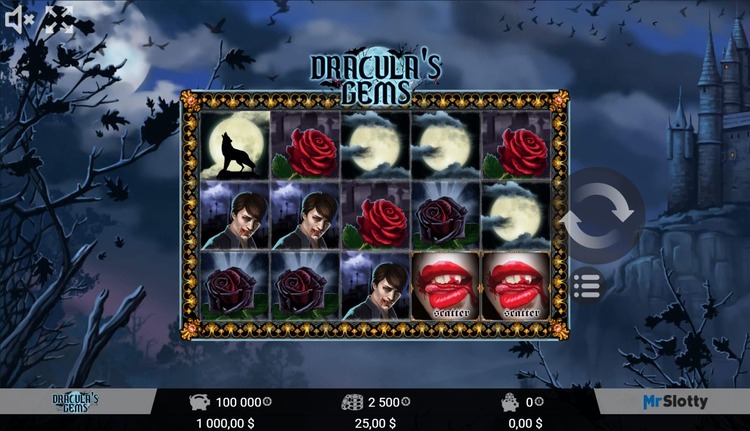Open the MrSlotty provider logo
This screenshot has height=431, width=750.
coord(674,402)
